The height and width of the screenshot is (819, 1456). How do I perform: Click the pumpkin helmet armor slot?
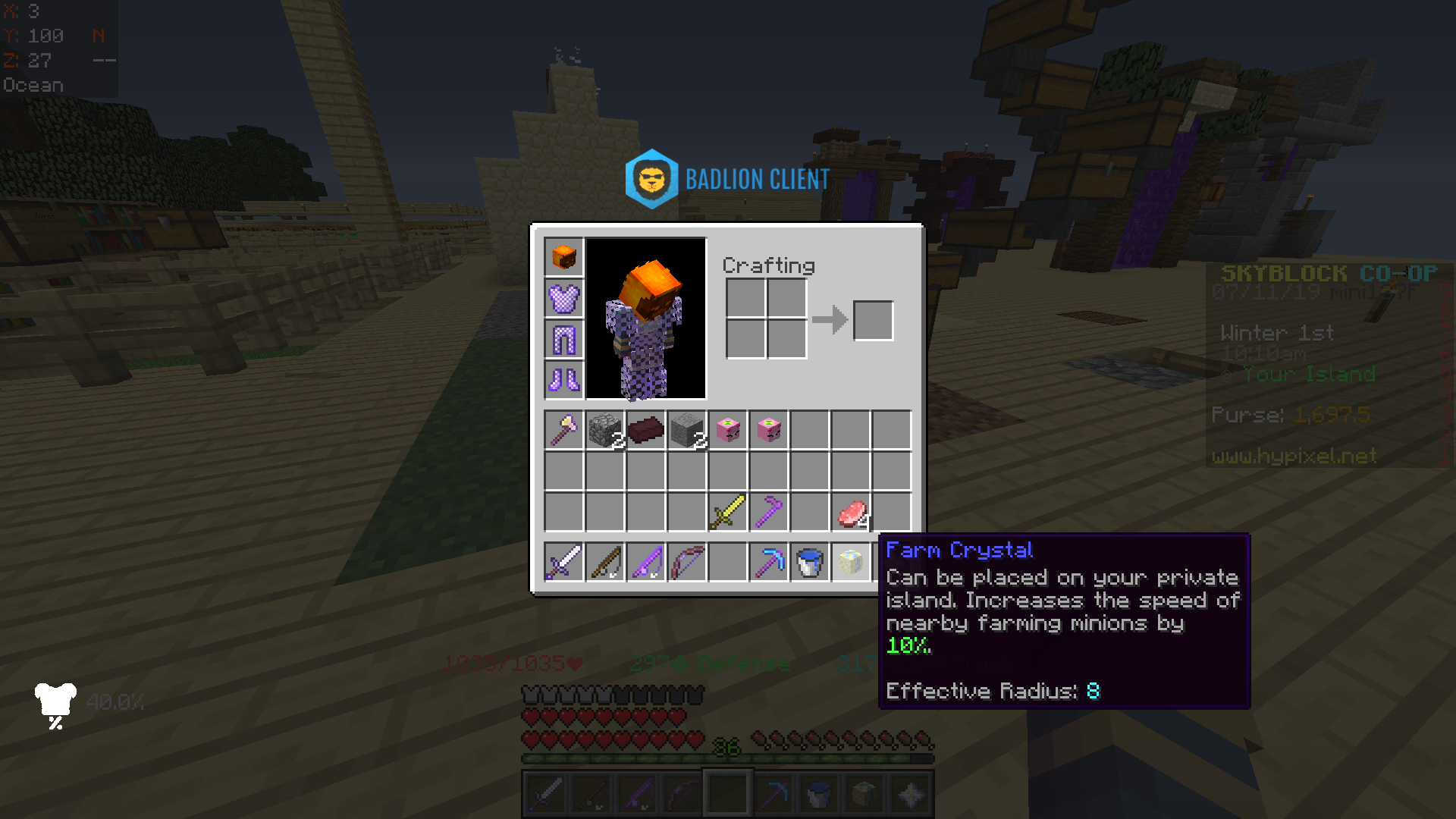pyautogui.click(x=563, y=258)
